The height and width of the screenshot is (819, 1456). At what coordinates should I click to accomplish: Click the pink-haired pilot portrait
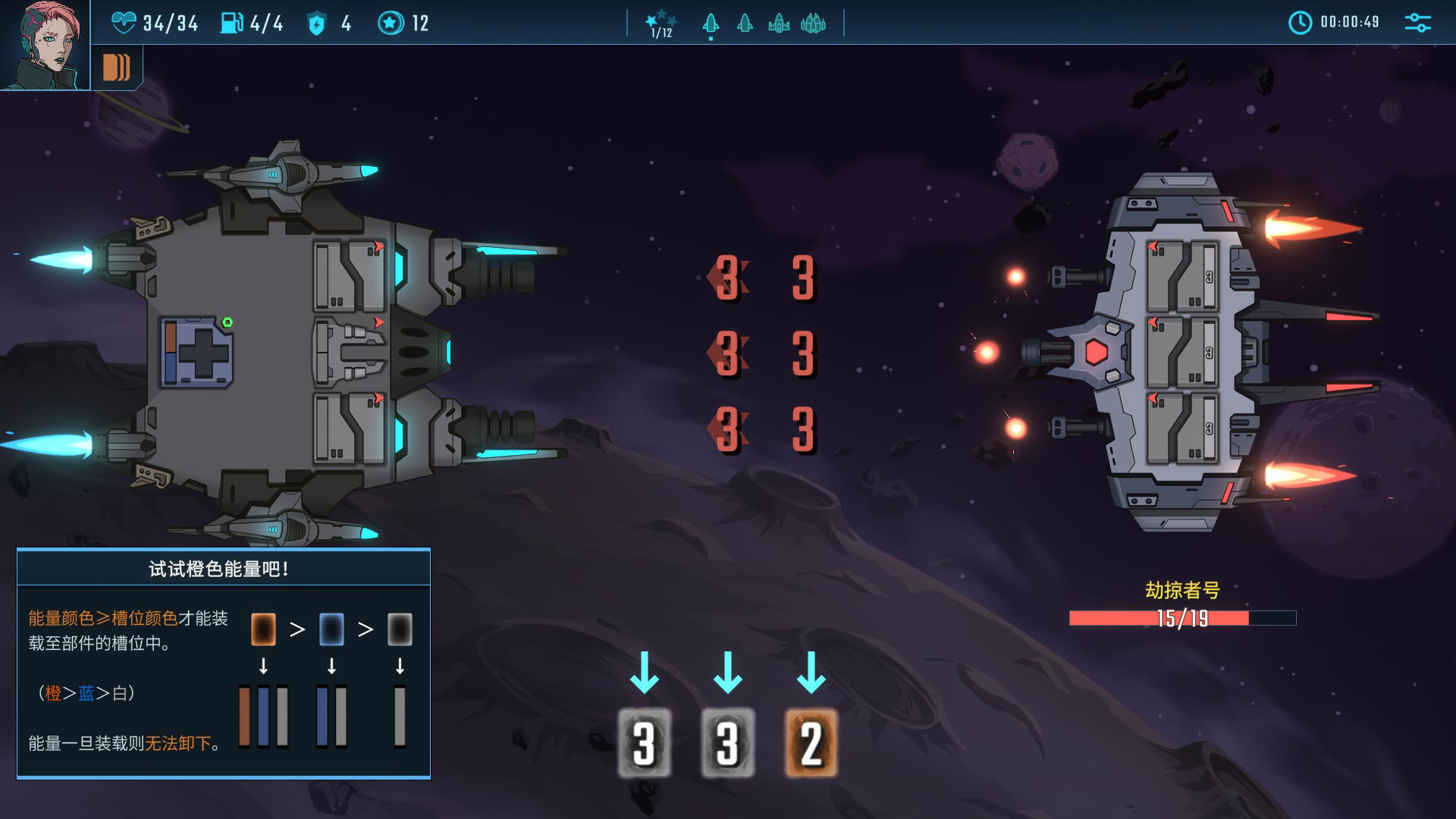pyautogui.click(x=44, y=44)
